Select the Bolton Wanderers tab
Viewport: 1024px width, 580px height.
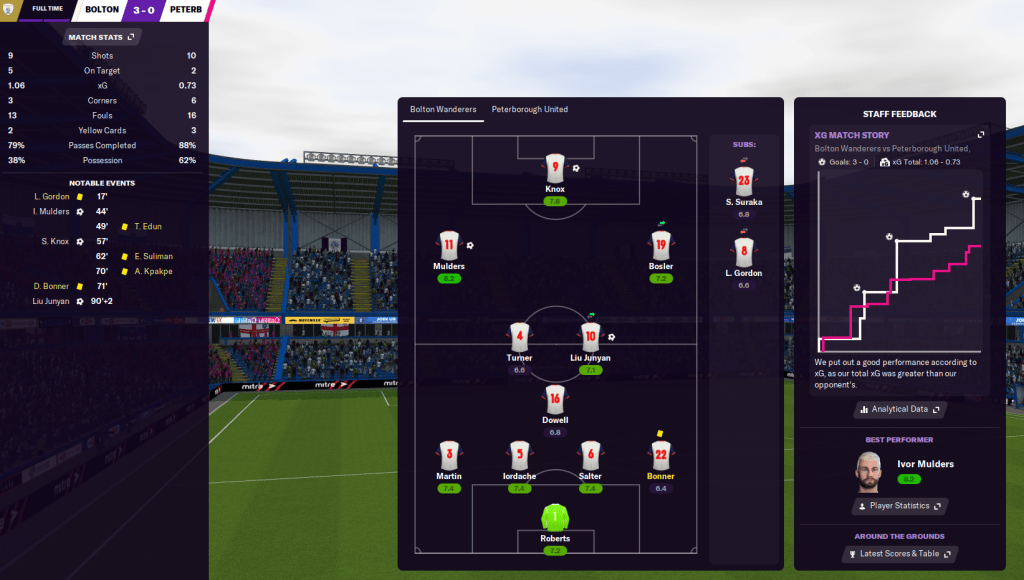point(443,109)
